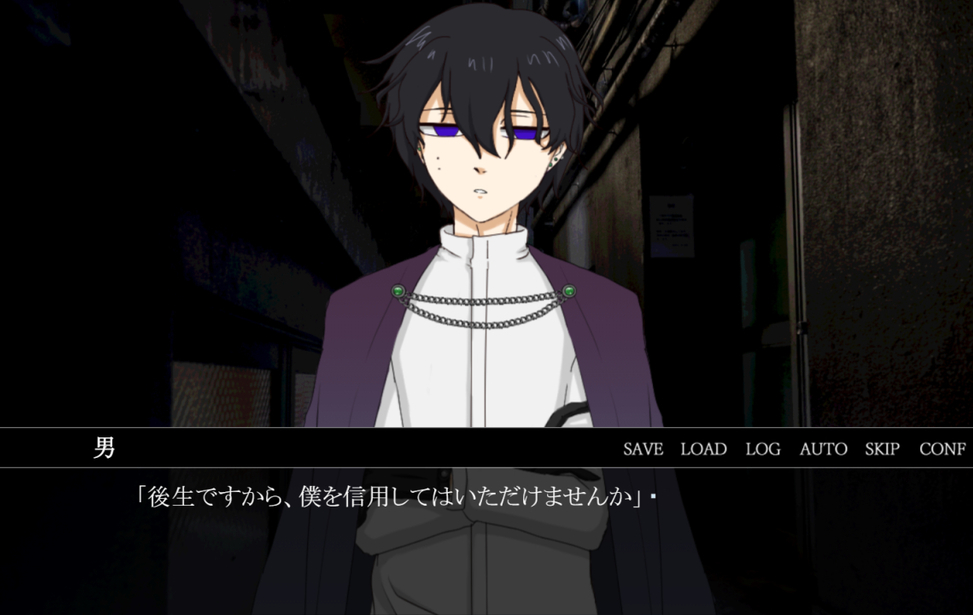This screenshot has height=615, width=973.
Task: Open the SAVE menu
Action: click(643, 449)
